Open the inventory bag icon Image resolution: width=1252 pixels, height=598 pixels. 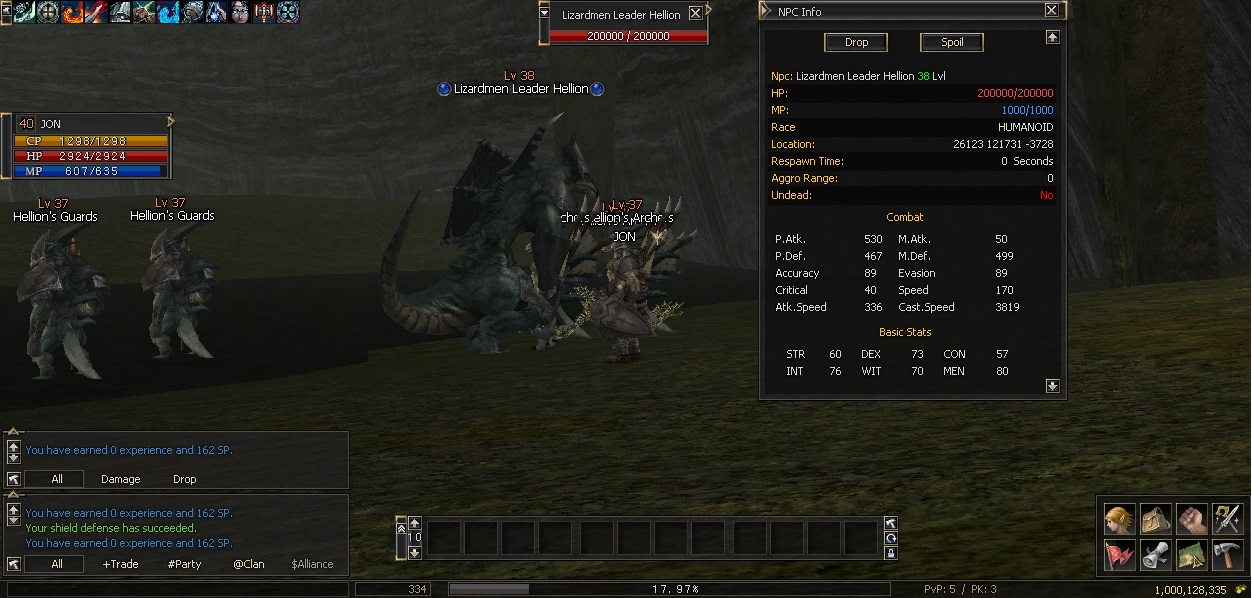[1156, 519]
